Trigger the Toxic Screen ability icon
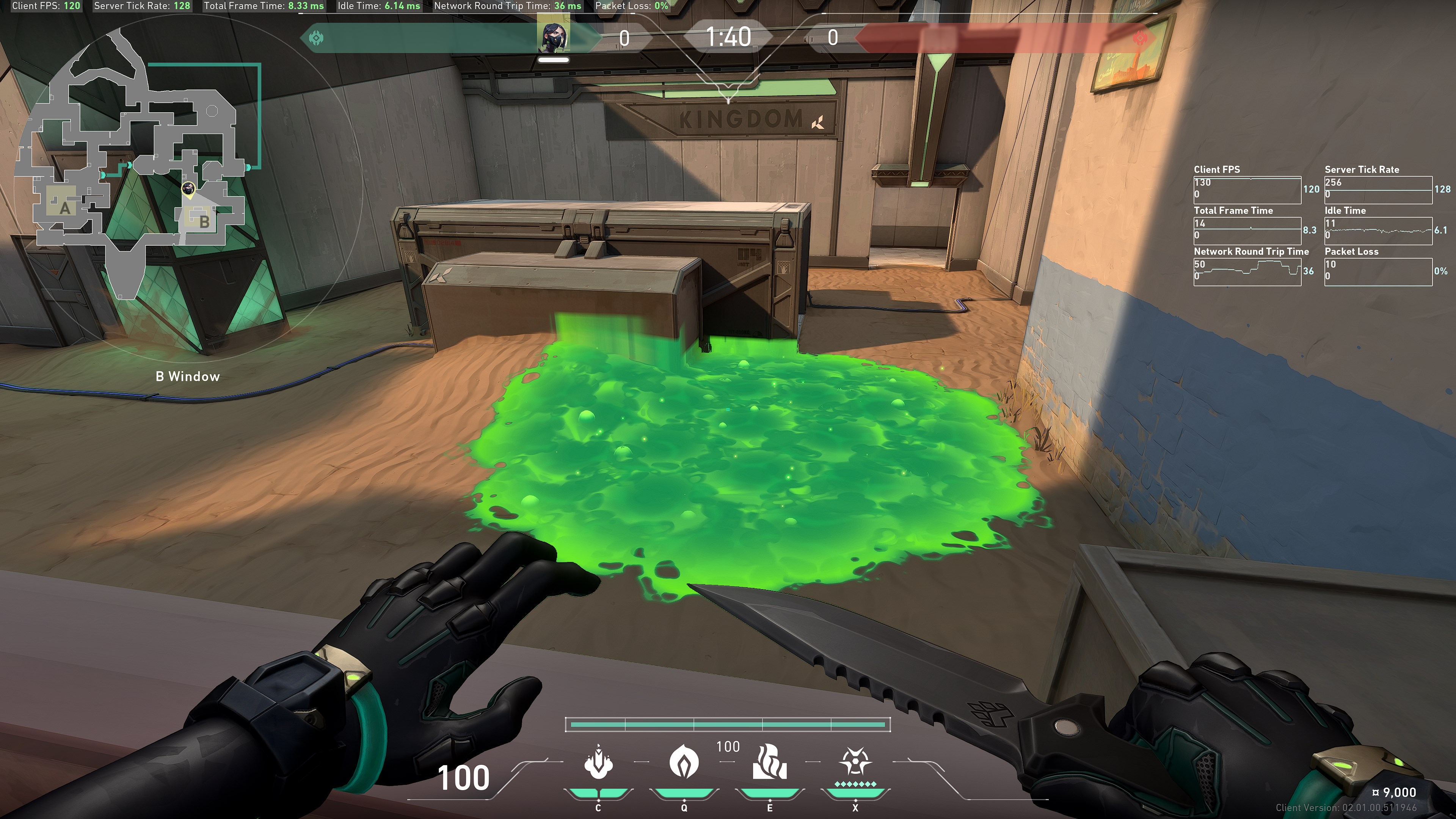 click(x=769, y=761)
